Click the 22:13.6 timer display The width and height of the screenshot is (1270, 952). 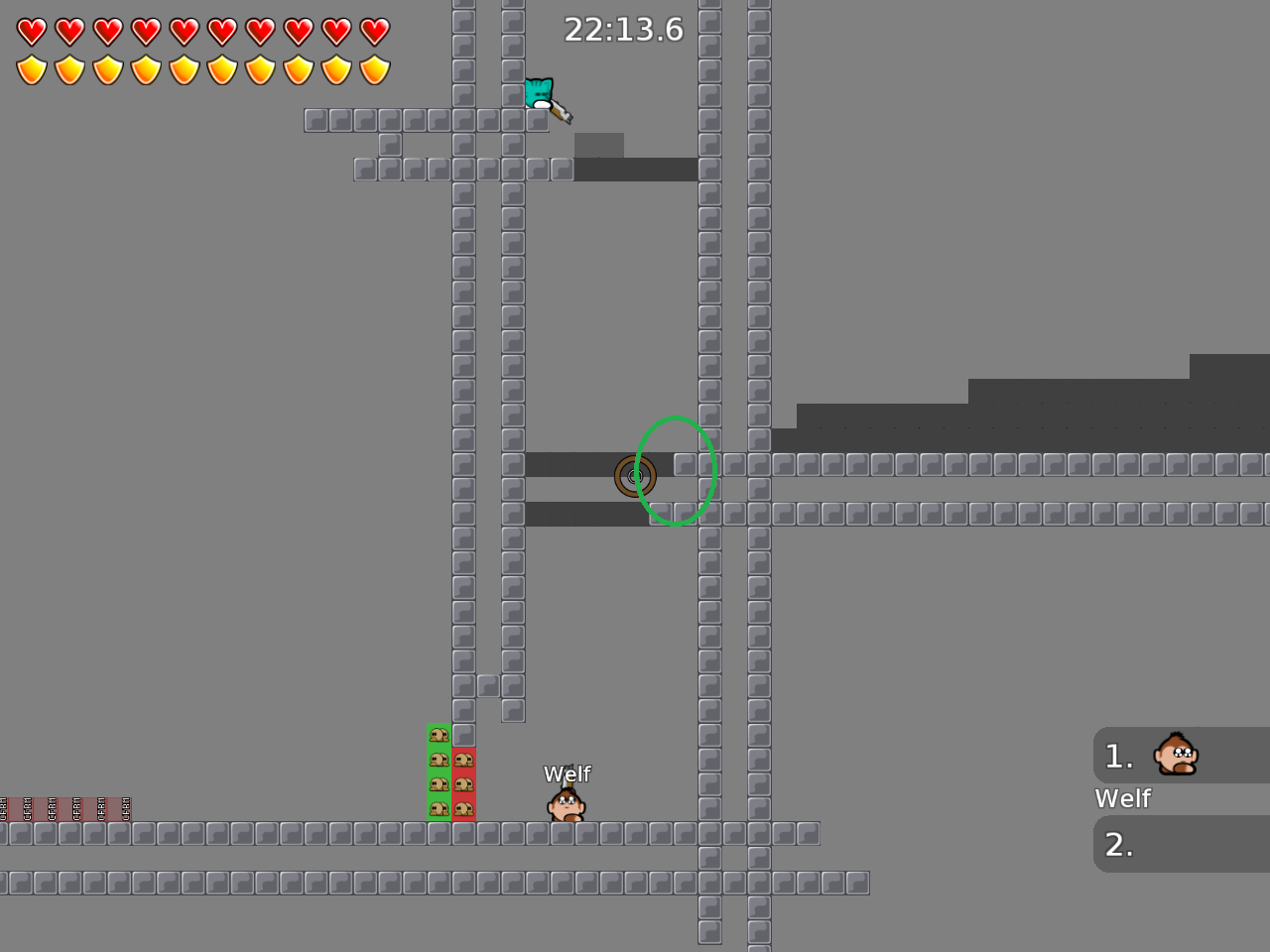(x=624, y=30)
